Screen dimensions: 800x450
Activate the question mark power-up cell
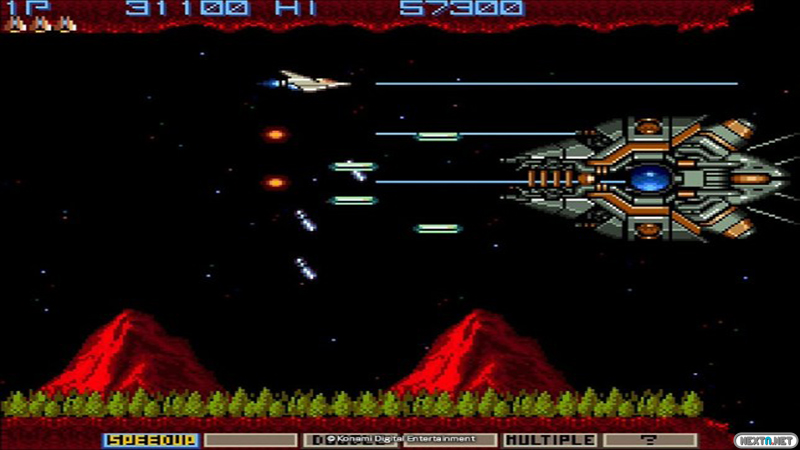pyautogui.click(x=650, y=439)
